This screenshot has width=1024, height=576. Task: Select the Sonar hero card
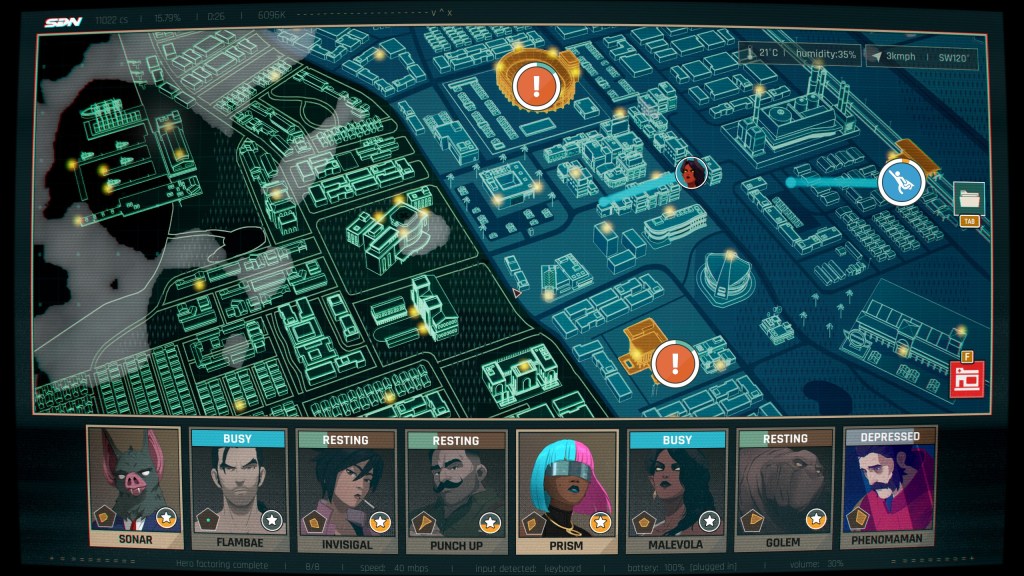(x=134, y=487)
